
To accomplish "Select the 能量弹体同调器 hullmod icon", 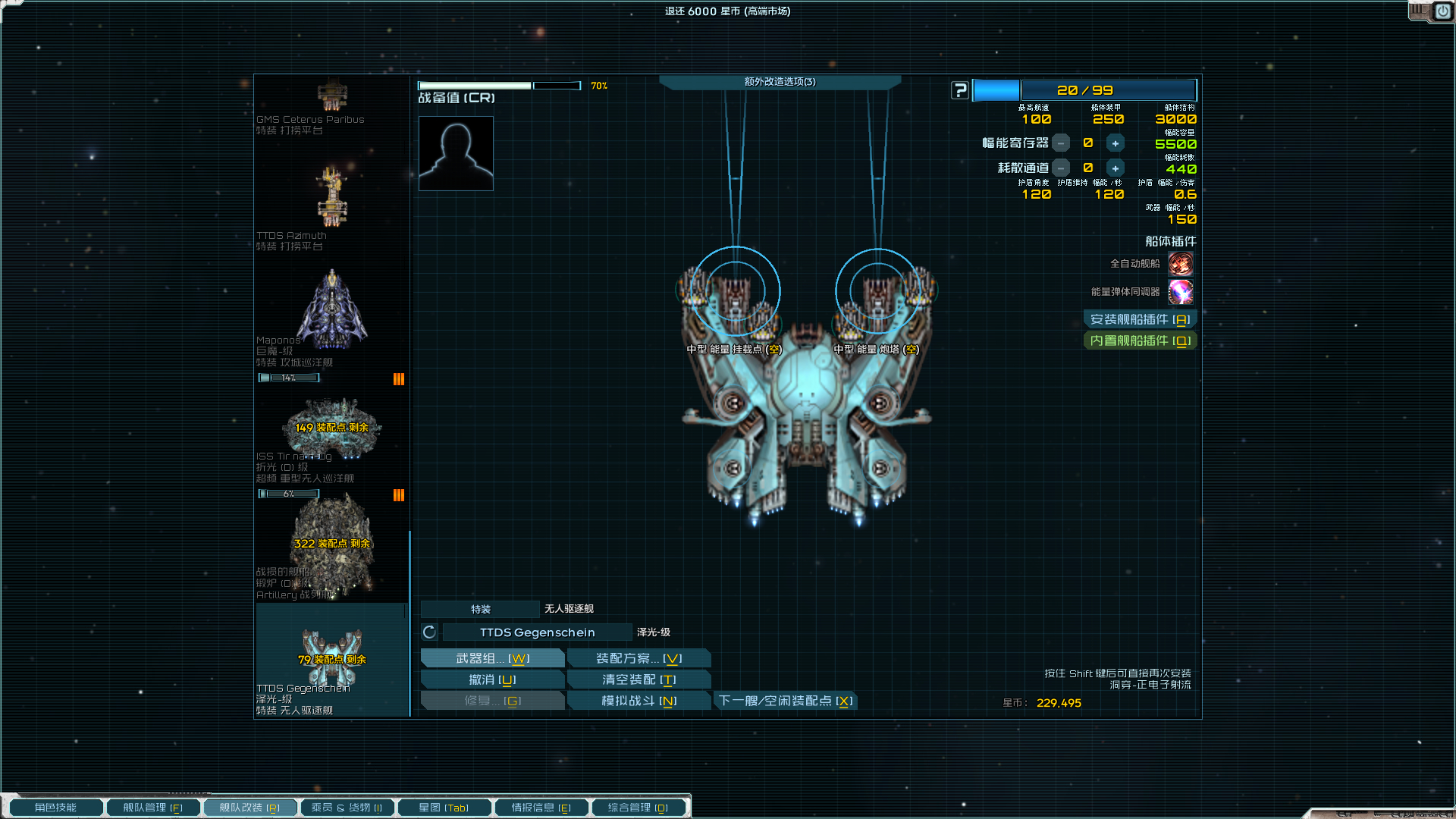I will [1180, 292].
